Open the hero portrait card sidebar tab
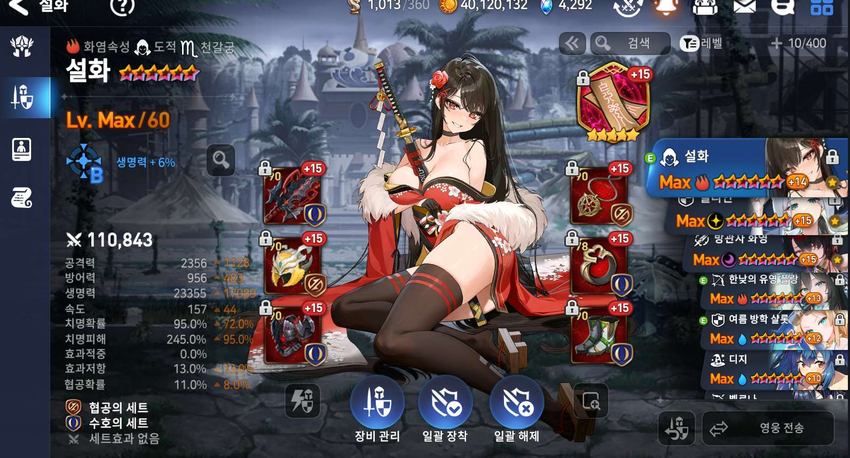Screen dimensions: 850x458 click(22, 149)
